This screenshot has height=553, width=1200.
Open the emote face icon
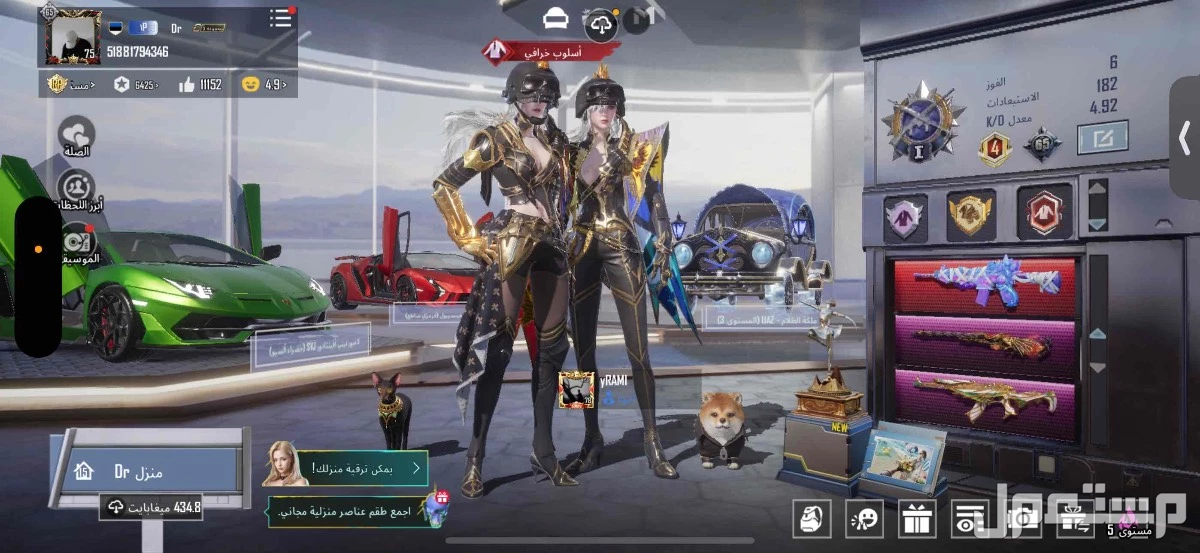pos(863,517)
